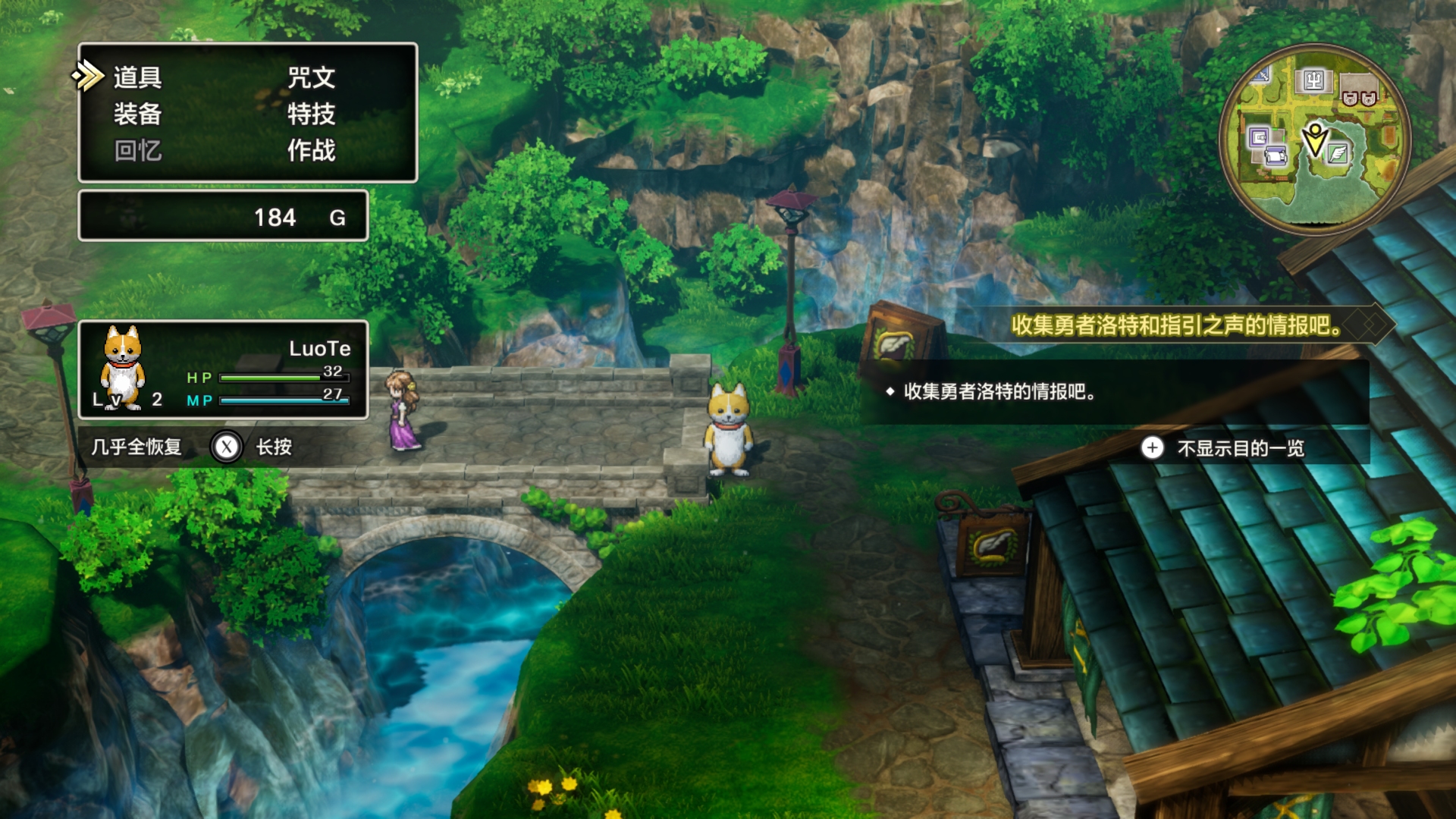Select the weapon shop sword icon on minimap
The height and width of the screenshot is (819, 1456).
[1261, 75]
